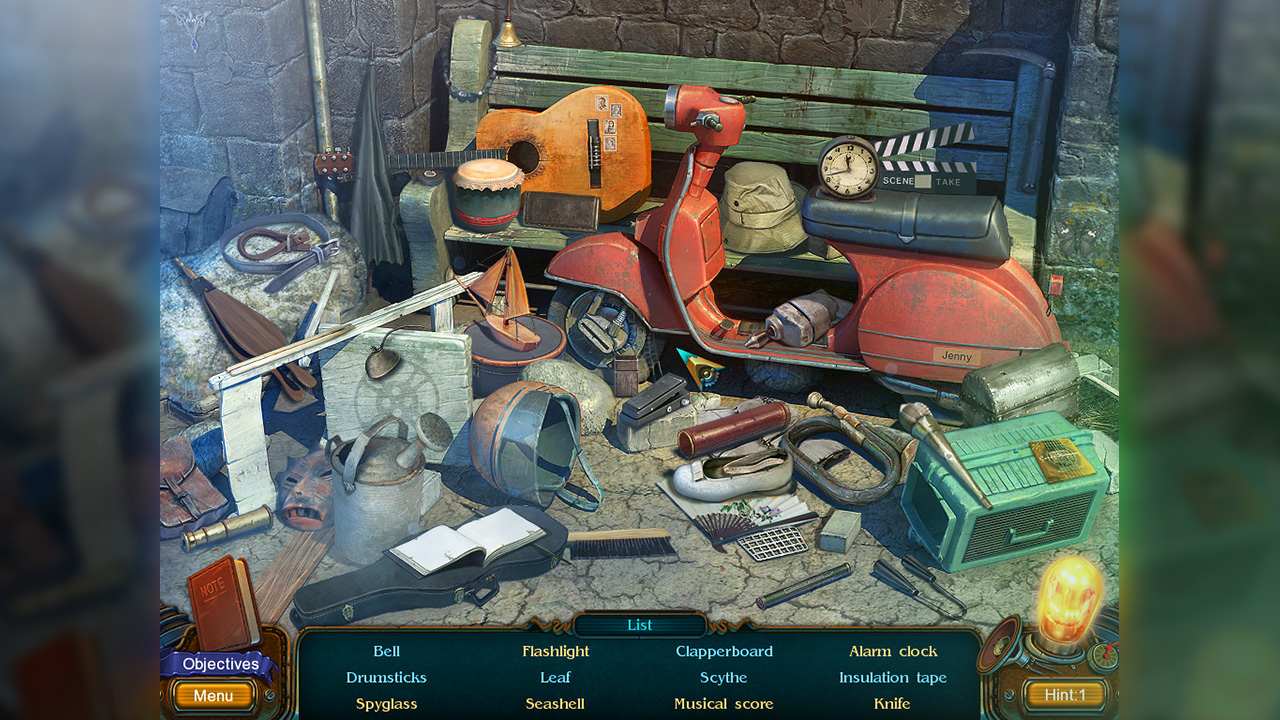Click "Insulation tape" in the list

click(891, 677)
